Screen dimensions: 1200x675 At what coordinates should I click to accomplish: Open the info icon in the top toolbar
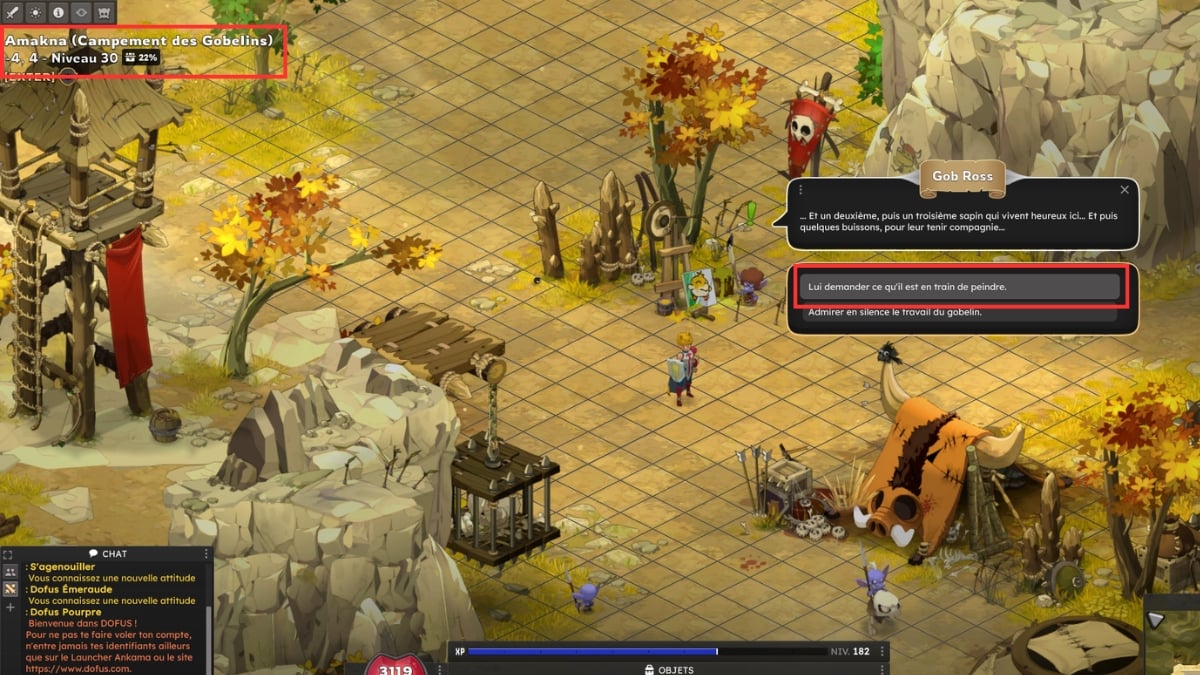pos(59,12)
